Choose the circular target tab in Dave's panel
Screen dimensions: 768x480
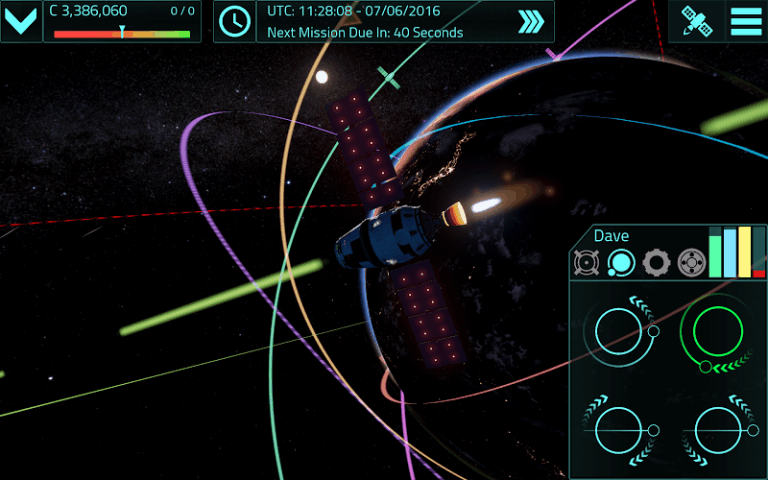click(690, 263)
